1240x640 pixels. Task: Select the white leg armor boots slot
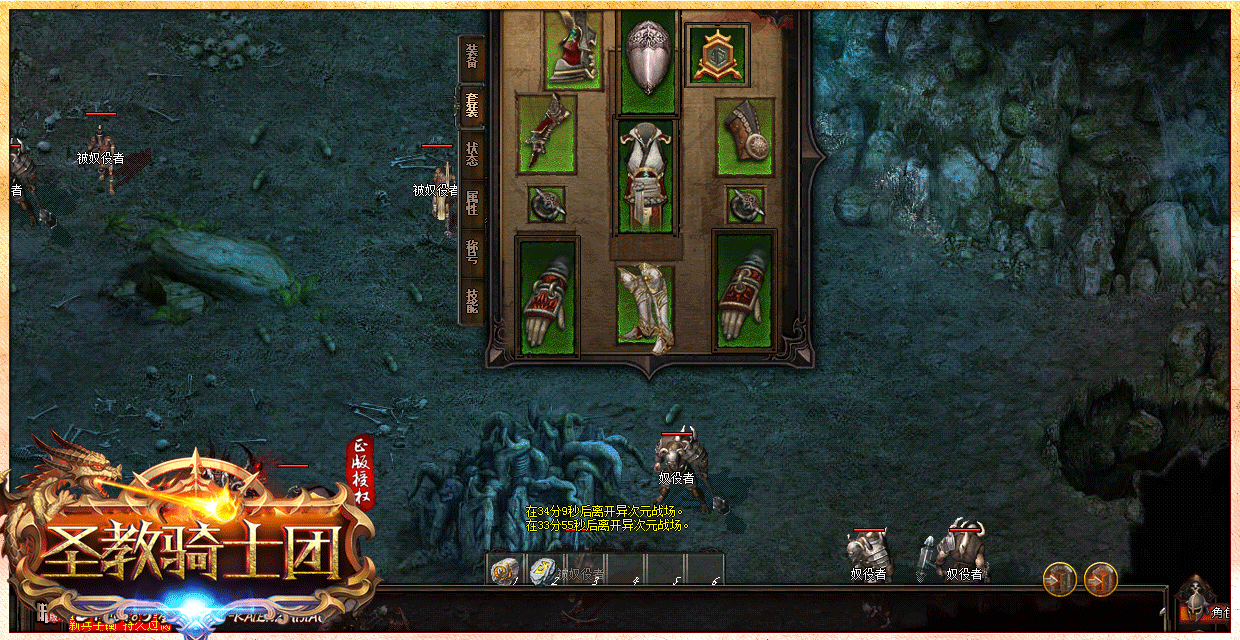[x=645, y=304]
